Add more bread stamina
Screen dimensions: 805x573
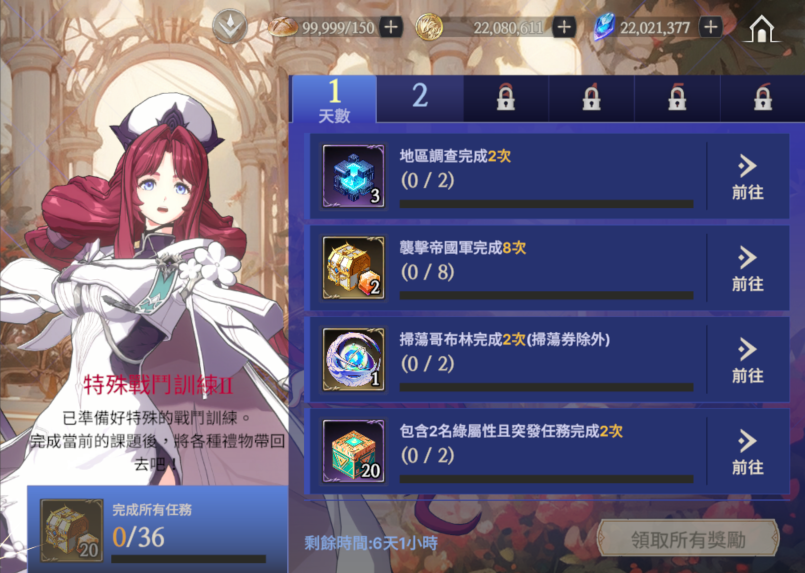tap(391, 27)
